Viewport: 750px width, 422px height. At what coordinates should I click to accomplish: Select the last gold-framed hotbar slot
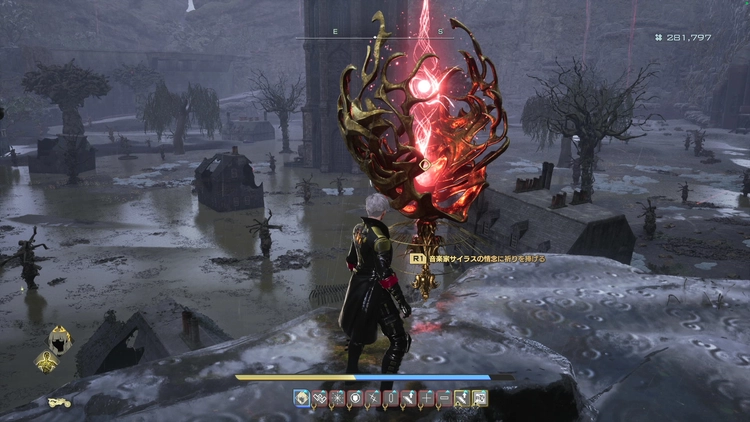click(480, 398)
